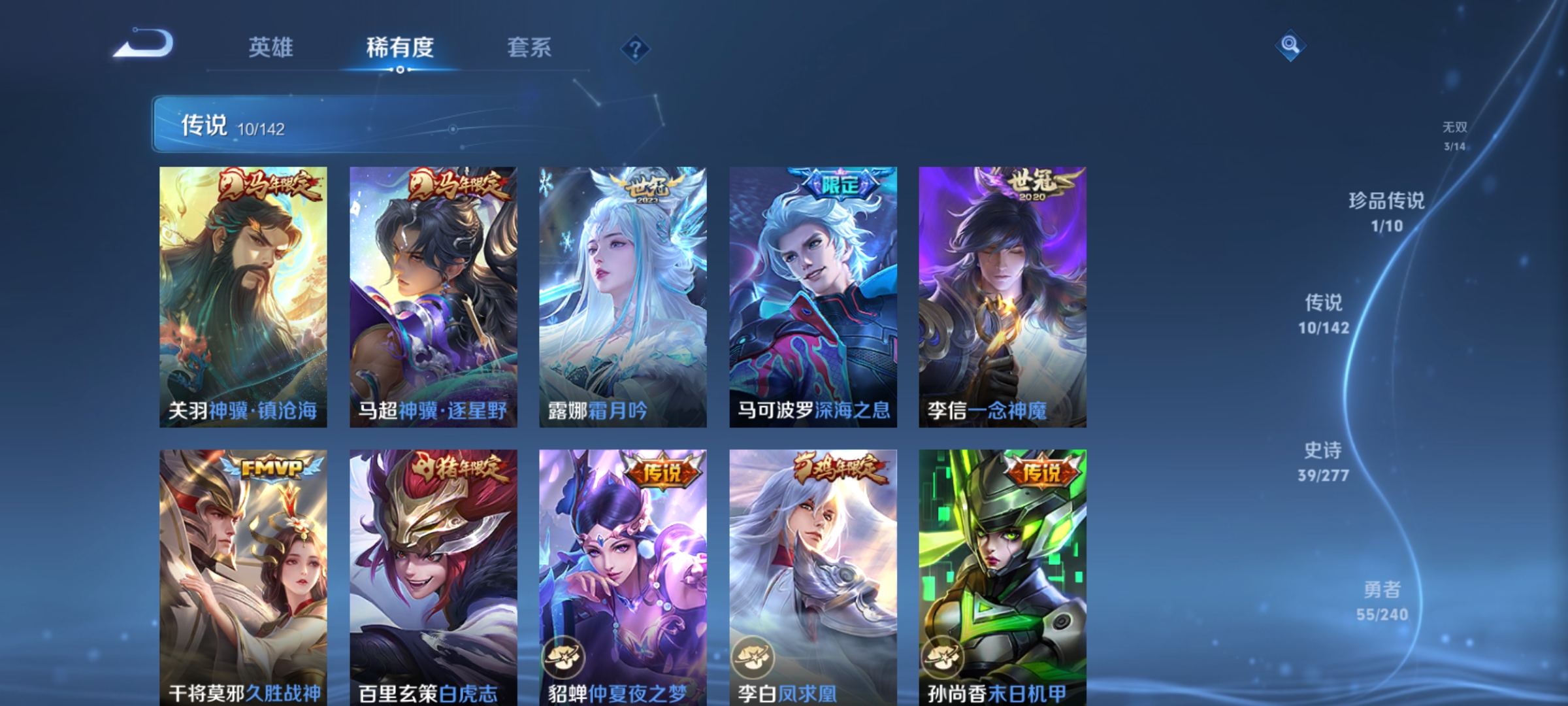The image size is (1568, 706).
Task: Open the 关羽 神骁·镇沧海 skin
Action: pos(243,294)
